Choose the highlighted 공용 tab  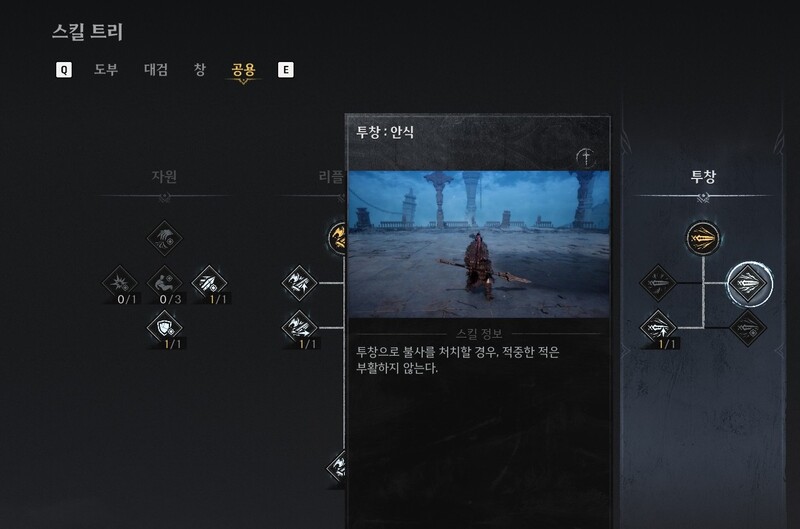coord(243,70)
